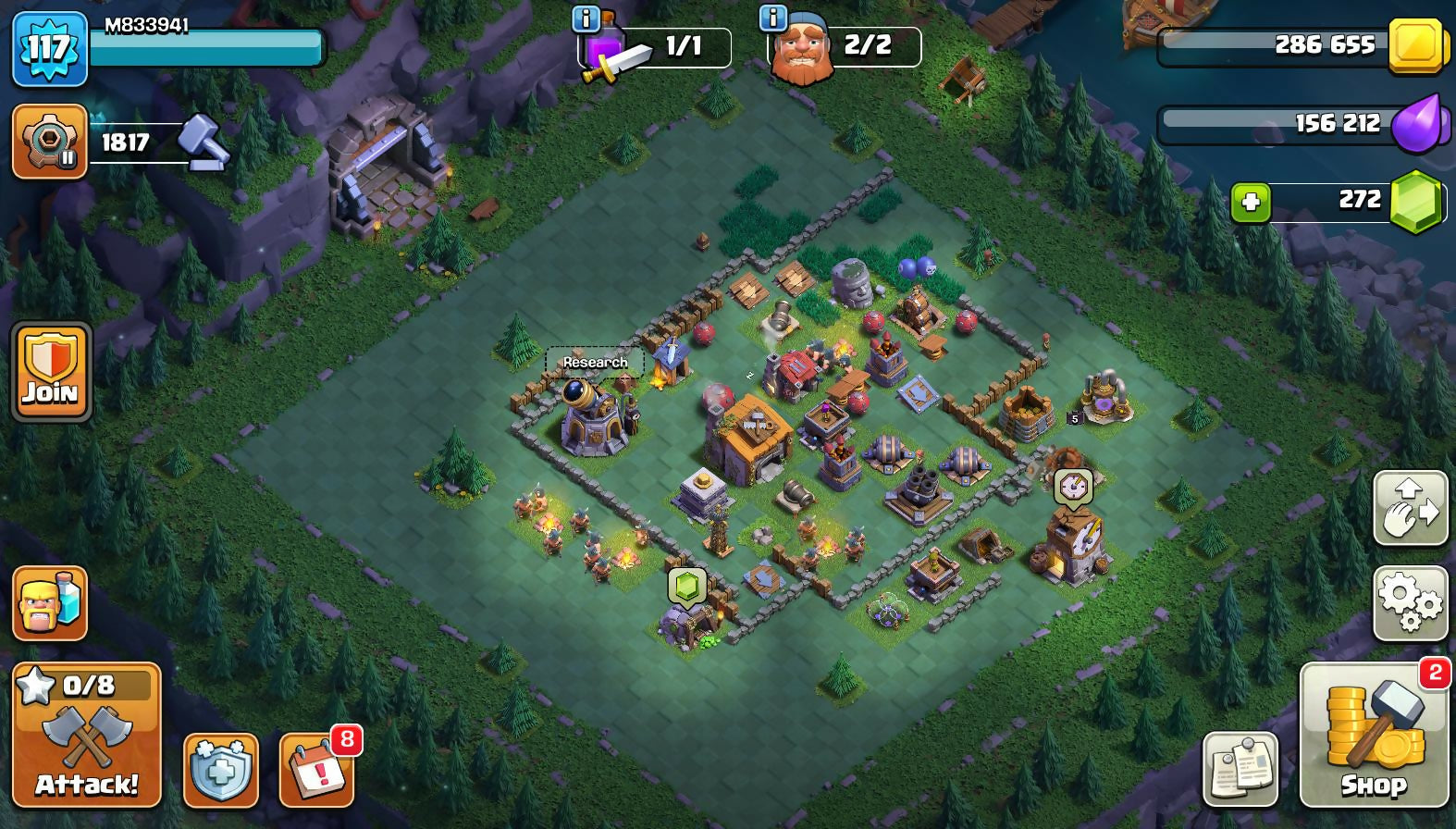
Task: Show info above the sword troop icon
Action: click(586, 18)
